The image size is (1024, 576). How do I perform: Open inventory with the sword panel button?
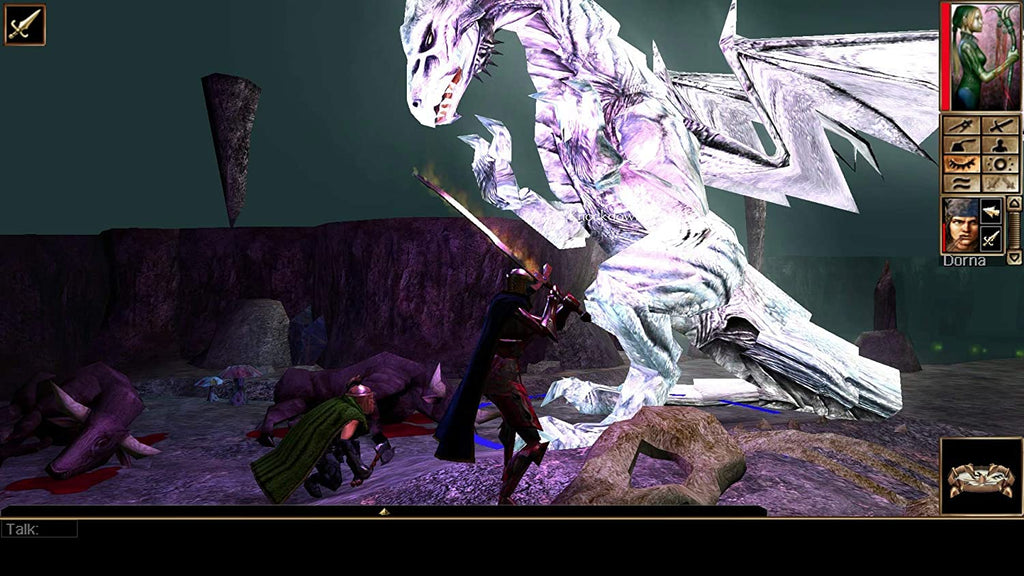(1000, 127)
